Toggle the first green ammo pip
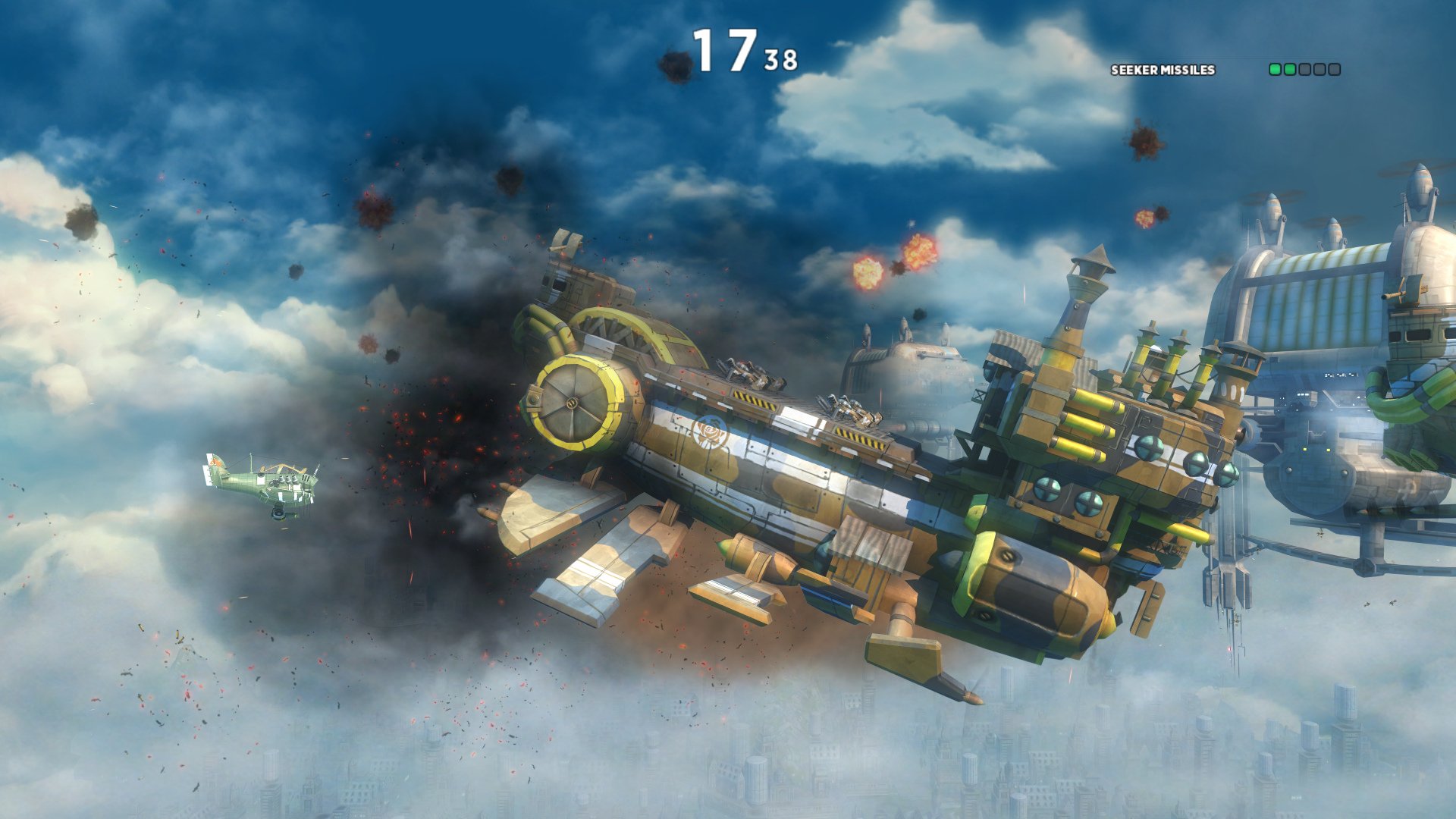 [x=1276, y=70]
